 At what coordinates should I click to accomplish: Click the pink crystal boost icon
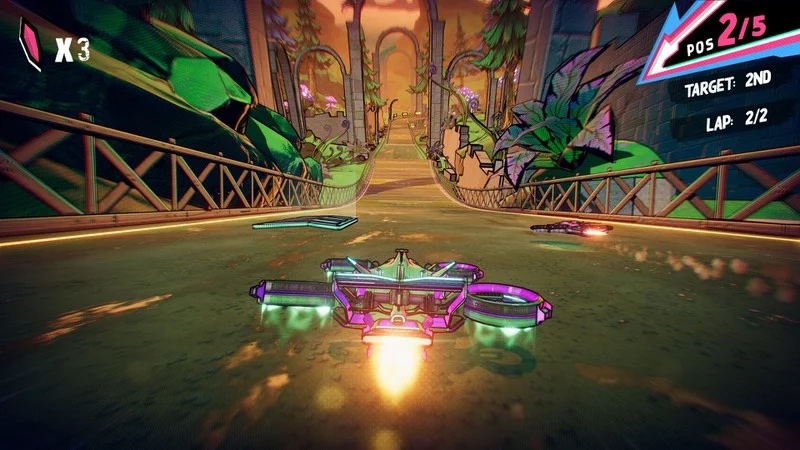[x=30, y=45]
